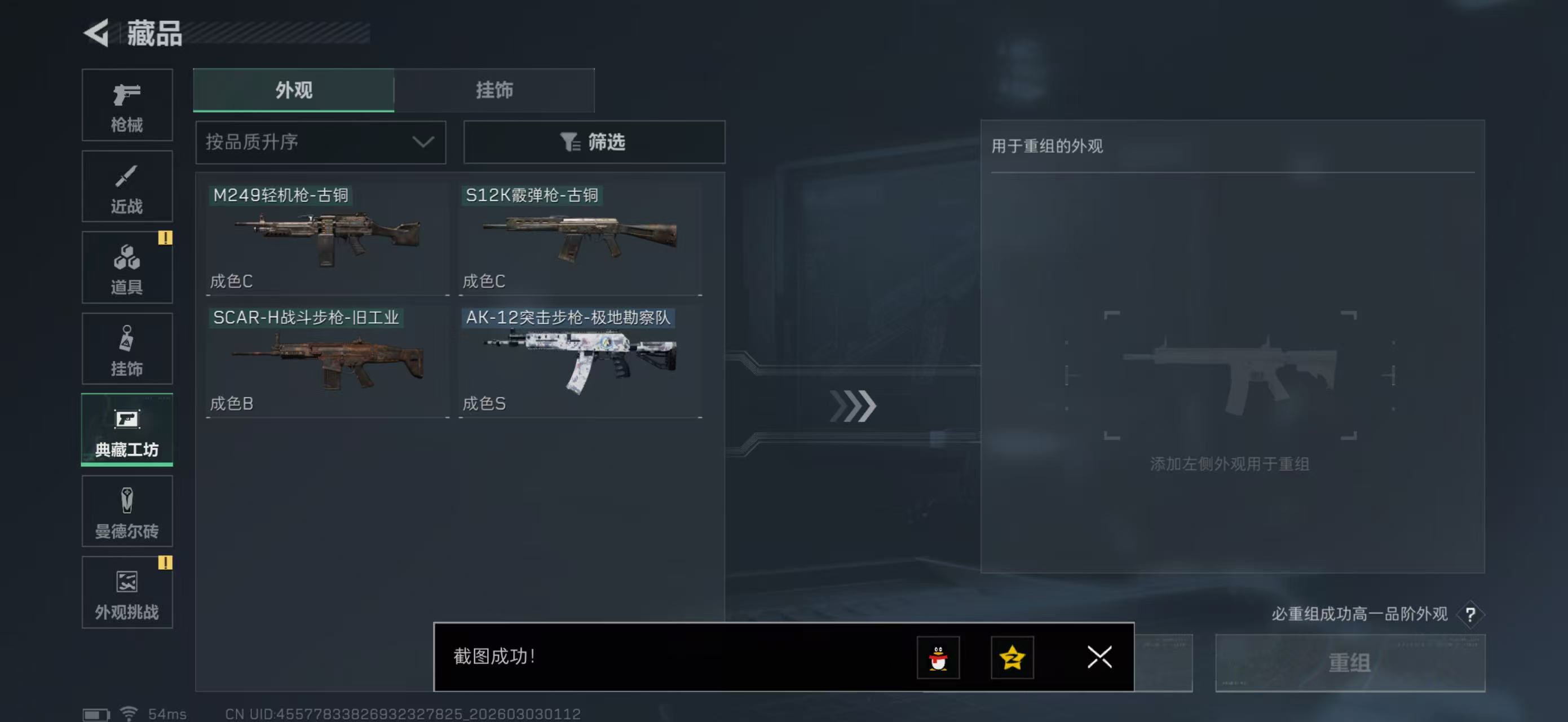Switch to the 挂饰 tab
The height and width of the screenshot is (722, 1568).
point(494,90)
